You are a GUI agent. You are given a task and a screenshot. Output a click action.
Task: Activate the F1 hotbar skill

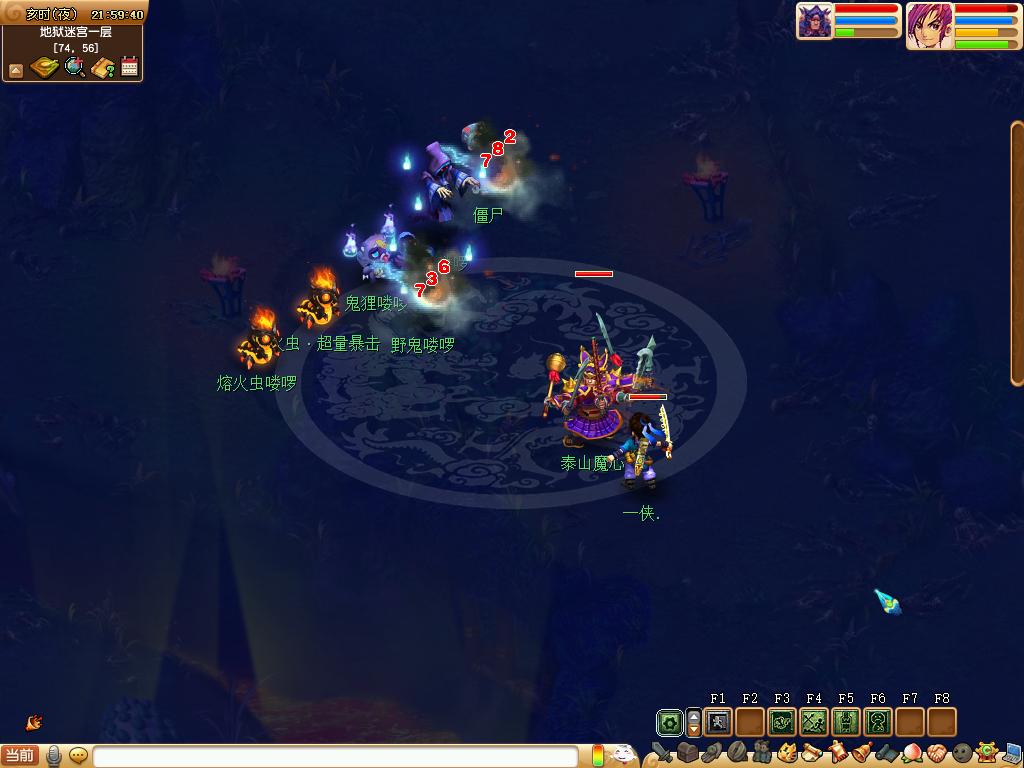coord(718,722)
